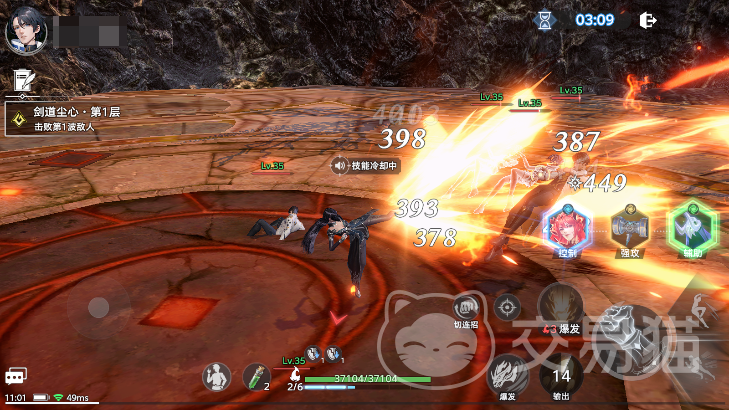Use the green potion item slot
The image size is (729, 410).
click(256, 376)
